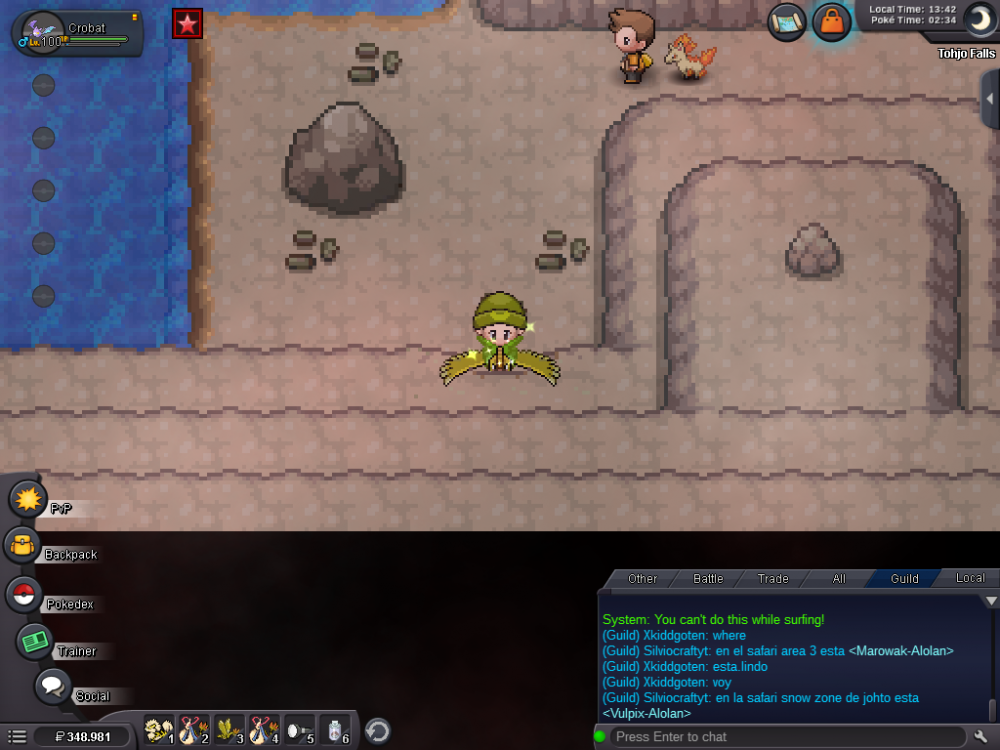
Task: Switch to the Trade chat tab
Action: (x=773, y=578)
